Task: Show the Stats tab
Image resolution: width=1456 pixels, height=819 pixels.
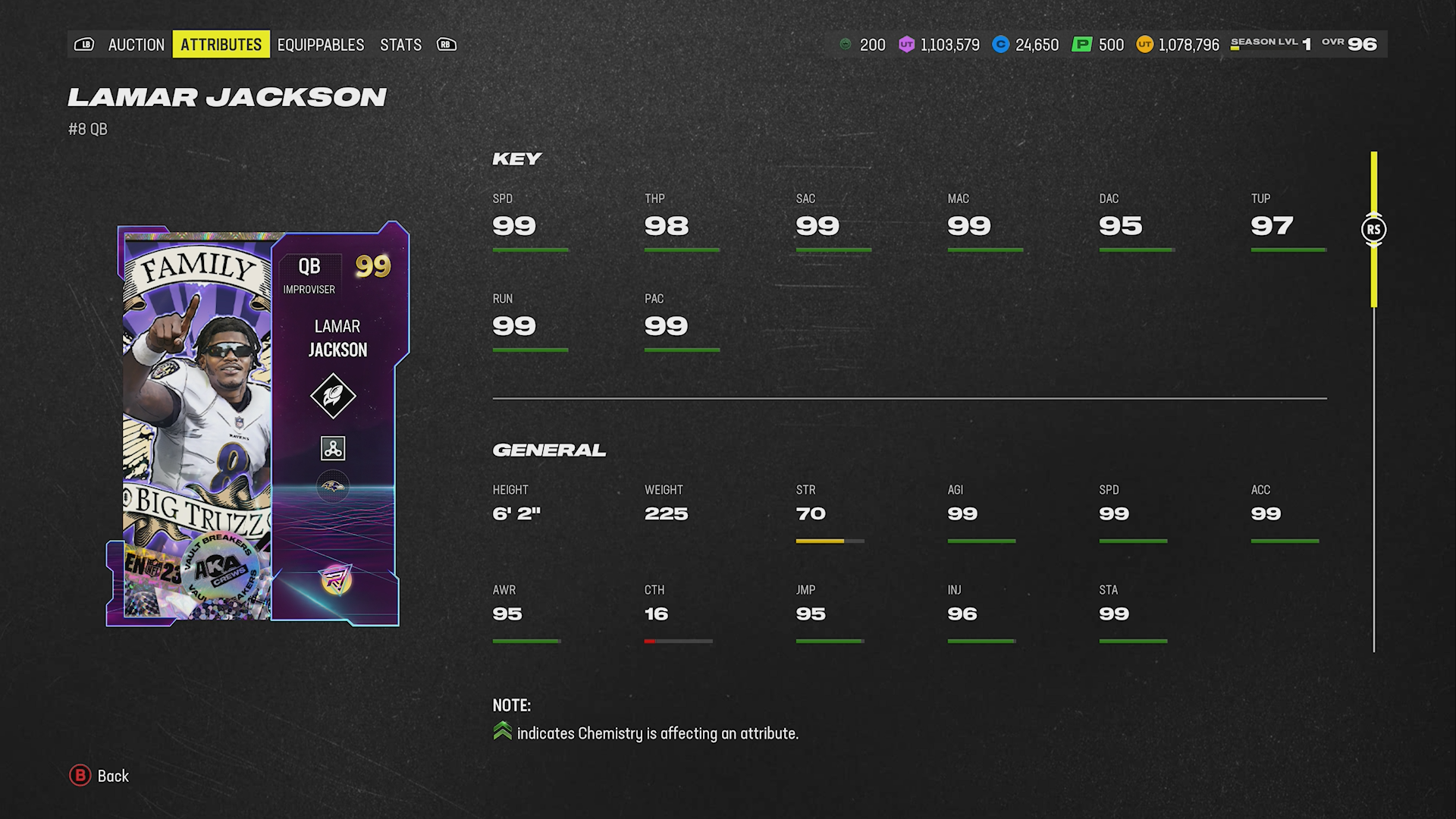Action: pyautogui.click(x=400, y=45)
